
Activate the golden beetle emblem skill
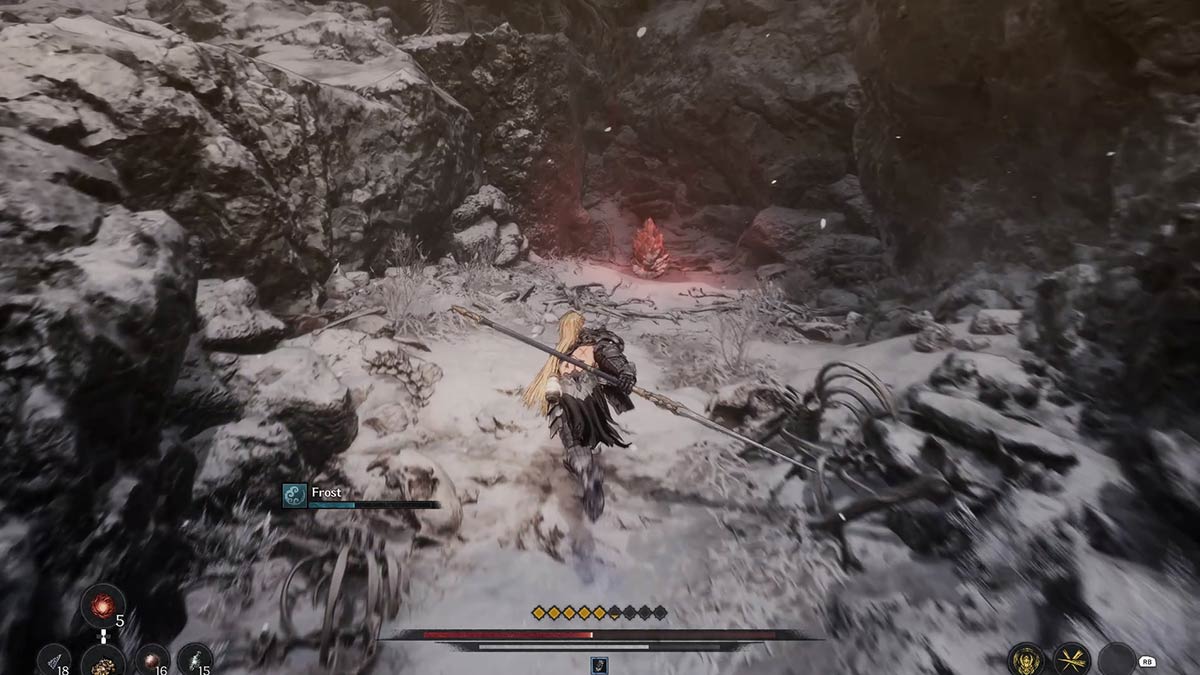[1027, 659]
